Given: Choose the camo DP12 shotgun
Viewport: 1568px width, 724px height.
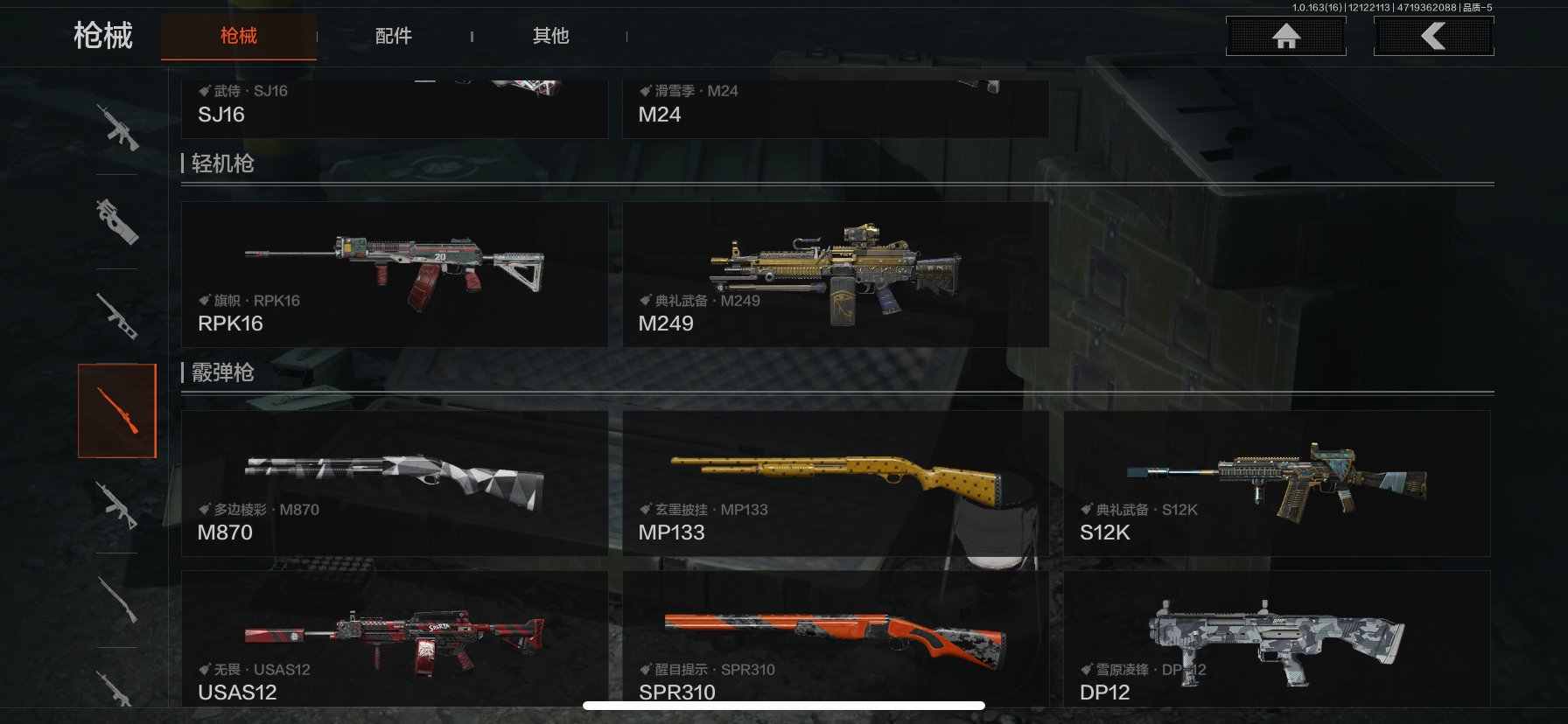Looking at the screenshot, I should (1276, 640).
